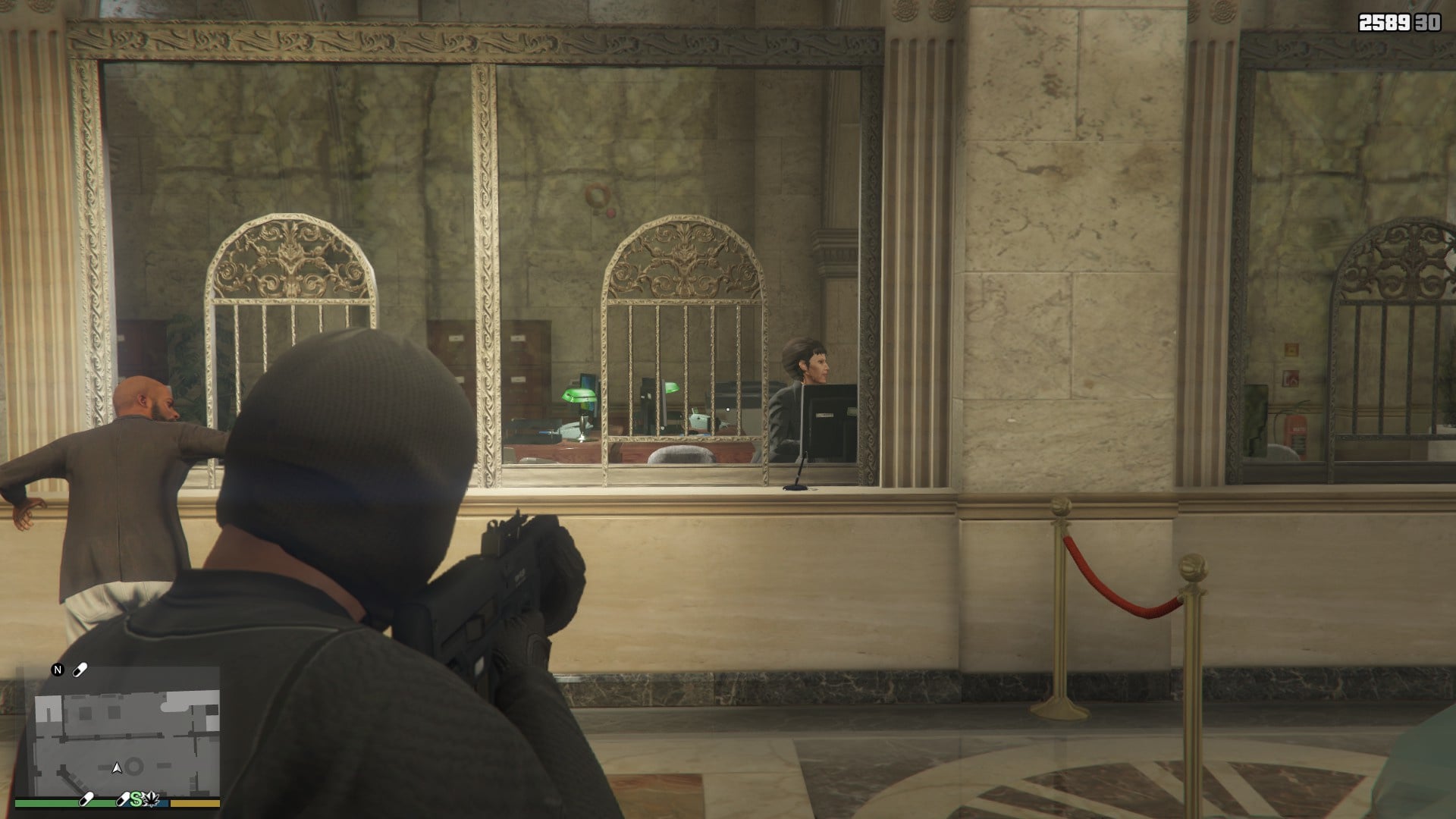Select the north compass N marker

point(57,670)
